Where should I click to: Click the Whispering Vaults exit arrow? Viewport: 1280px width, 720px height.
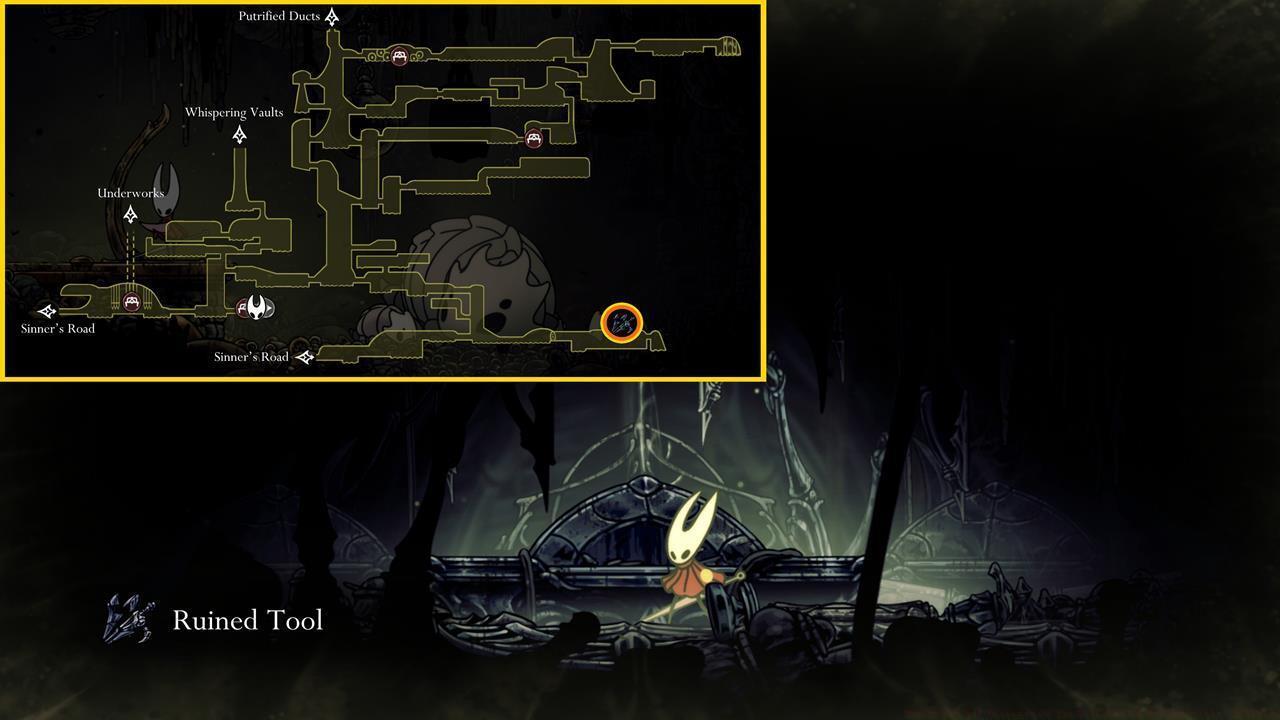point(238,134)
